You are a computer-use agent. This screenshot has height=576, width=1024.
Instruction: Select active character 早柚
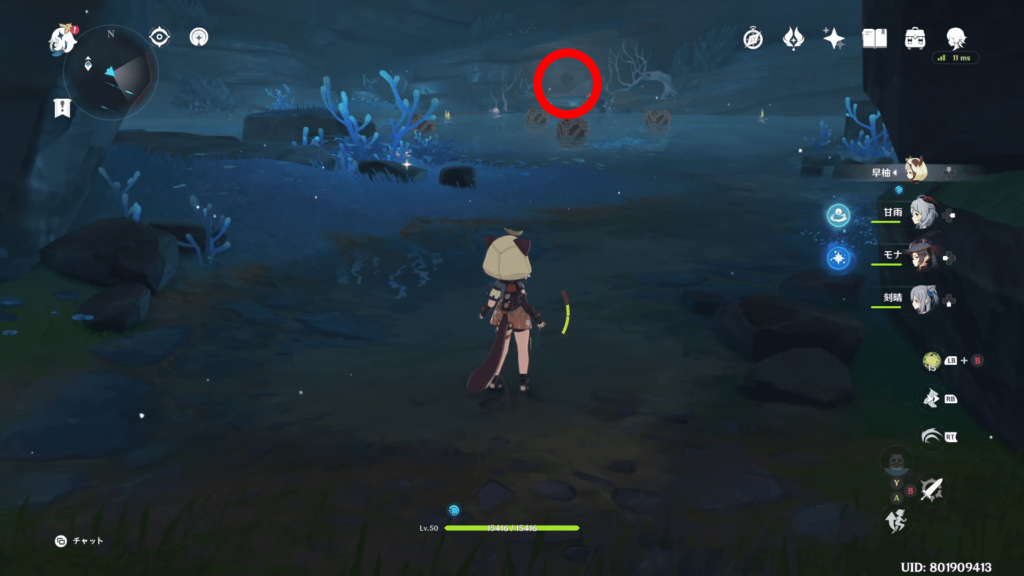tap(914, 171)
